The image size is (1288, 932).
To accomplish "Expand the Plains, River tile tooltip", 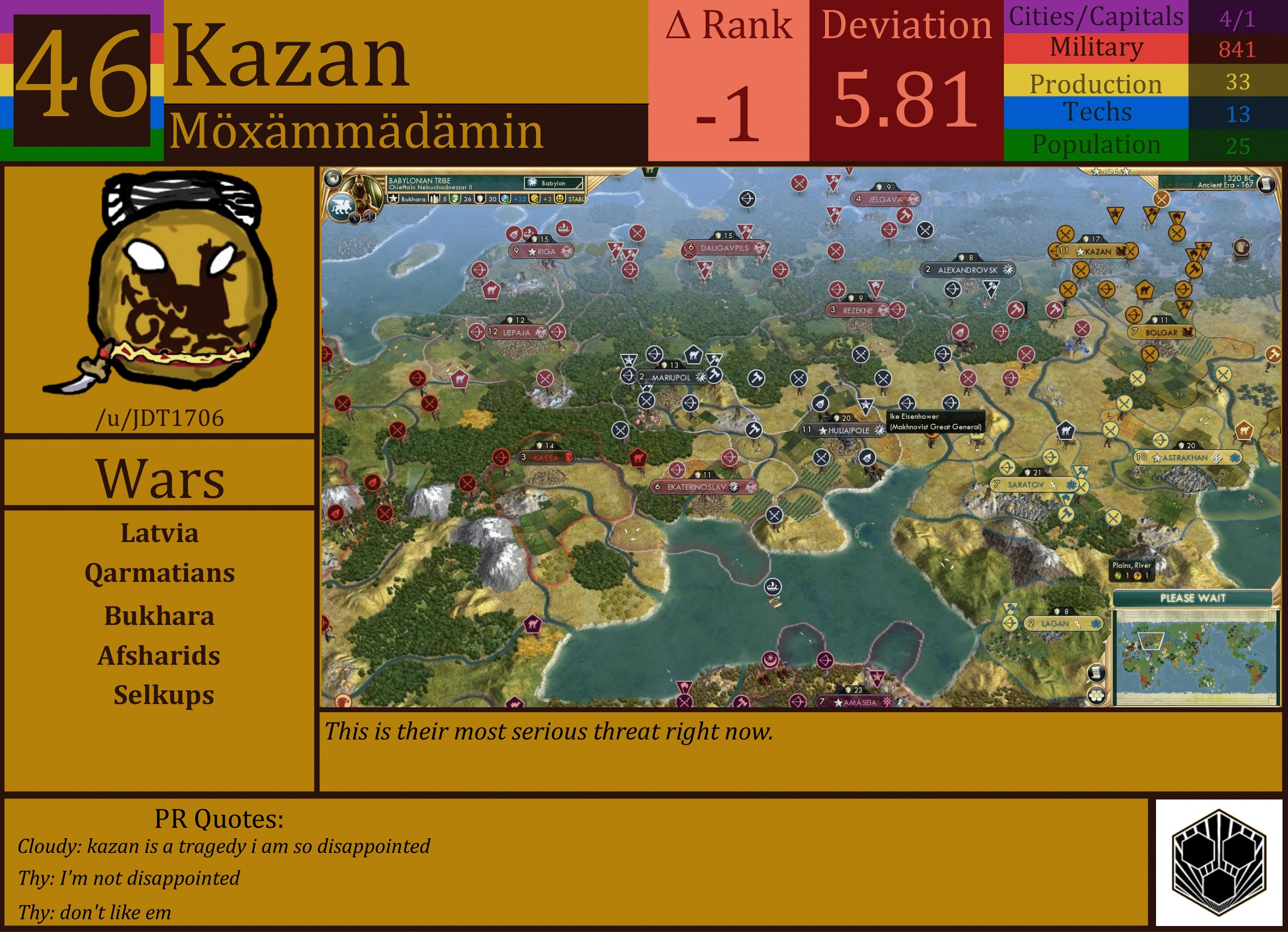I will [1131, 571].
